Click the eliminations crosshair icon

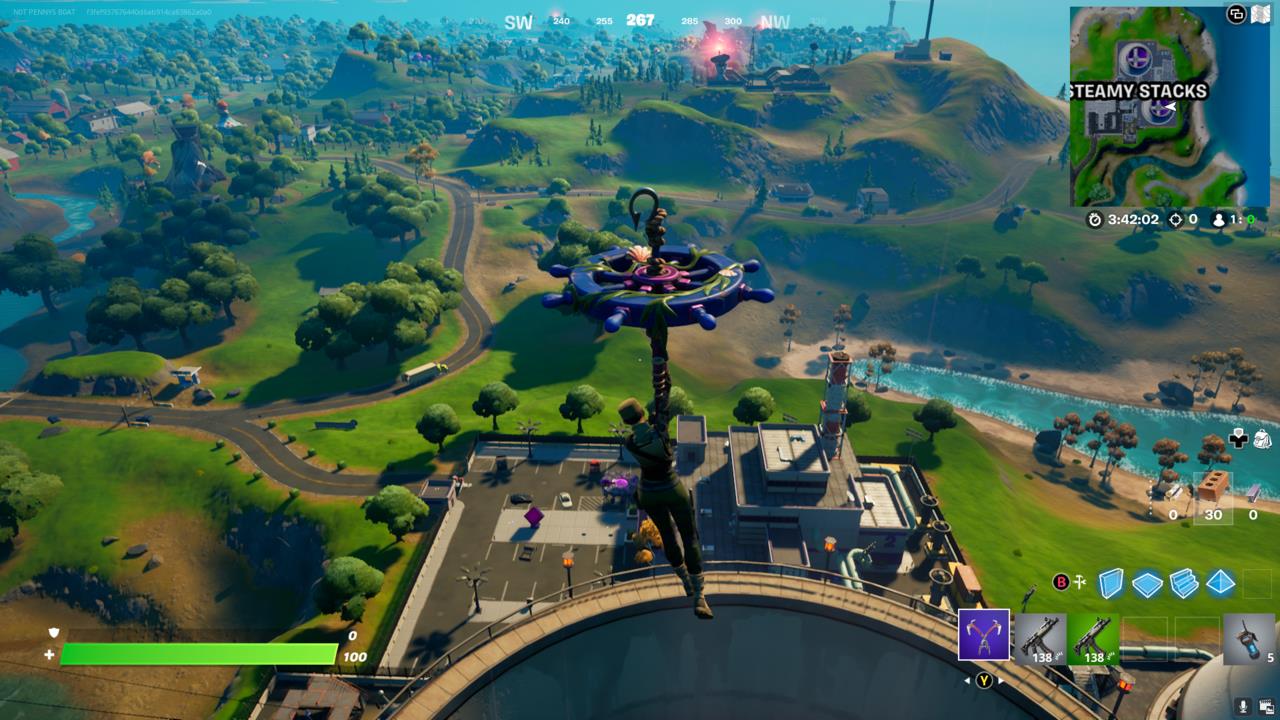click(x=1174, y=219)
